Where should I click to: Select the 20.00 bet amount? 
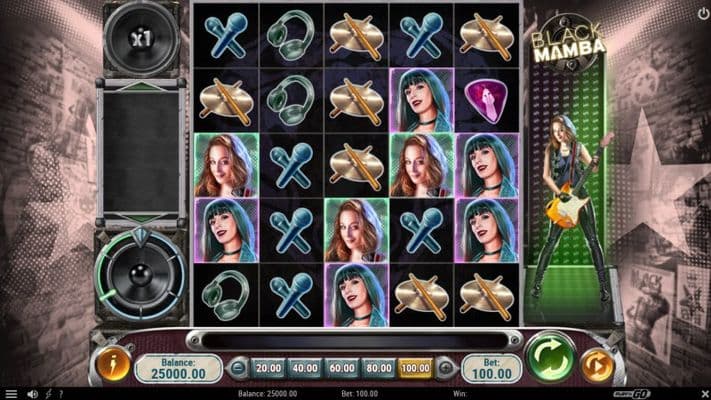[x=266, y=369]
